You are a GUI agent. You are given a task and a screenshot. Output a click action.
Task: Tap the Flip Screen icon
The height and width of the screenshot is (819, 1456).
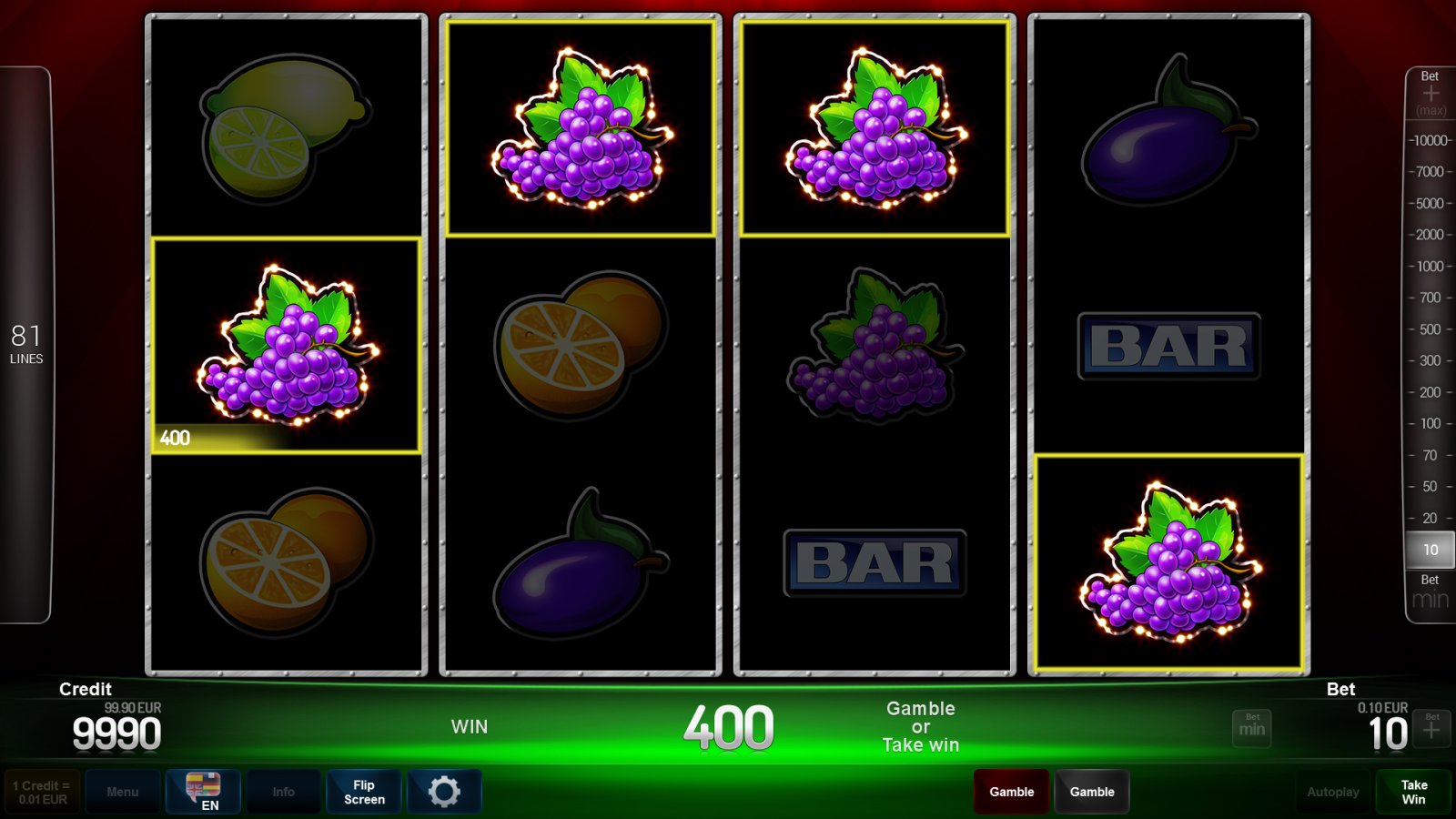coord(363,792)
